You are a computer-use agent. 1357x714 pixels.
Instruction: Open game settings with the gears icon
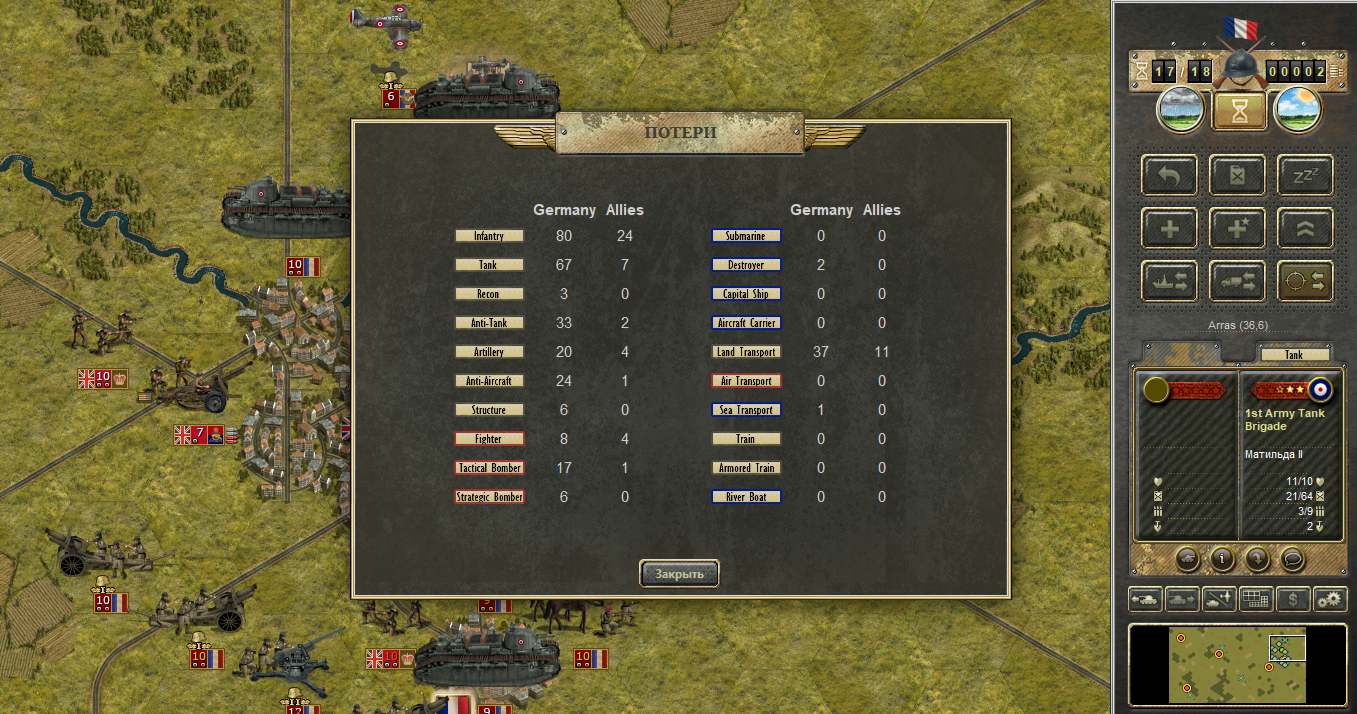click(x=1330, y=599)
